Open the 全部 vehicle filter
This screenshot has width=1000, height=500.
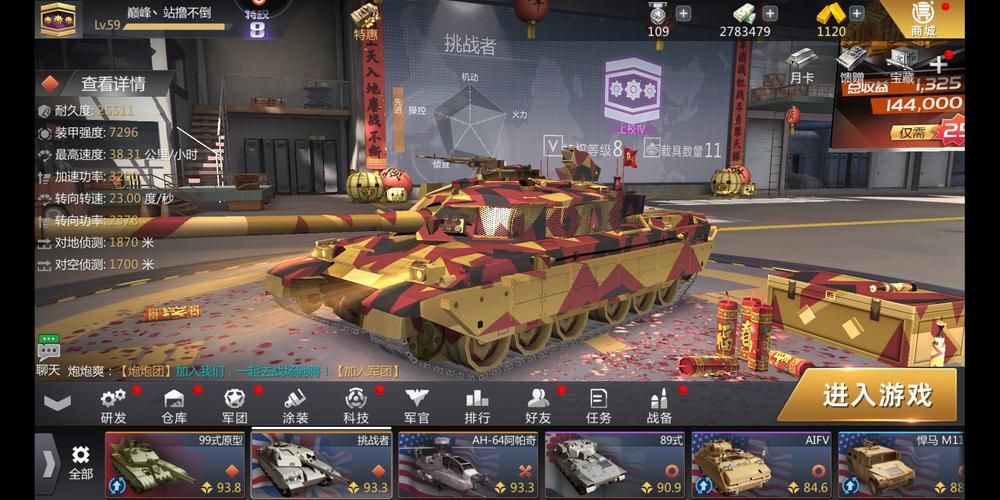(x=81, y=463)
